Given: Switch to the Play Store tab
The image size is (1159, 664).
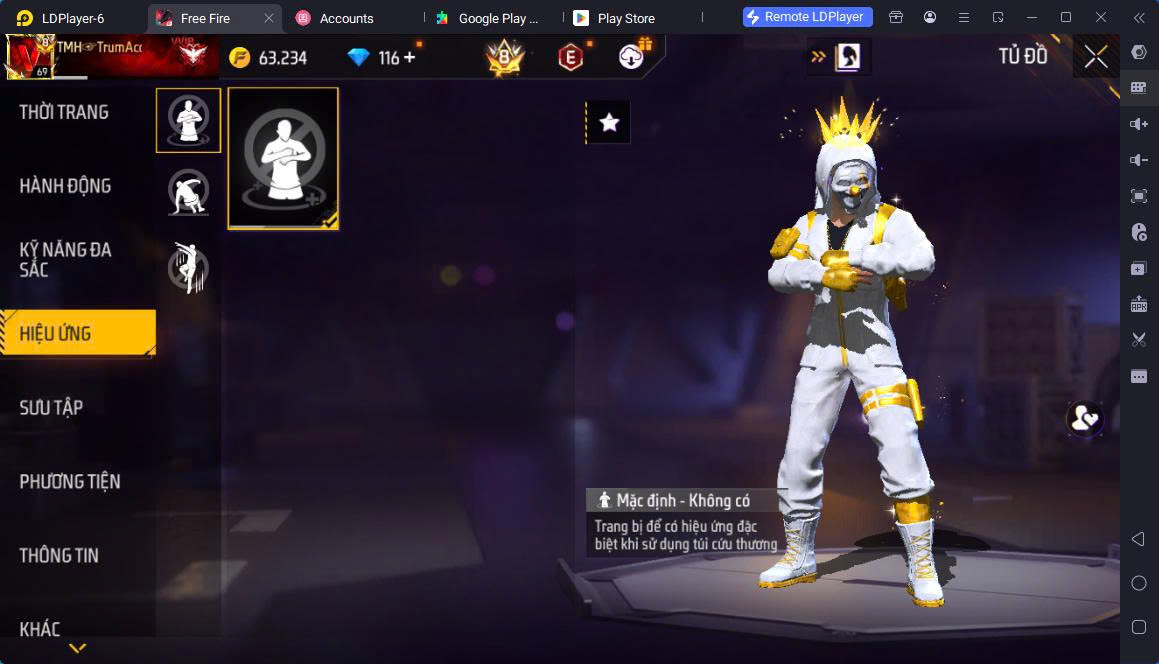Looking at the screenshot, I should point(625,18).
